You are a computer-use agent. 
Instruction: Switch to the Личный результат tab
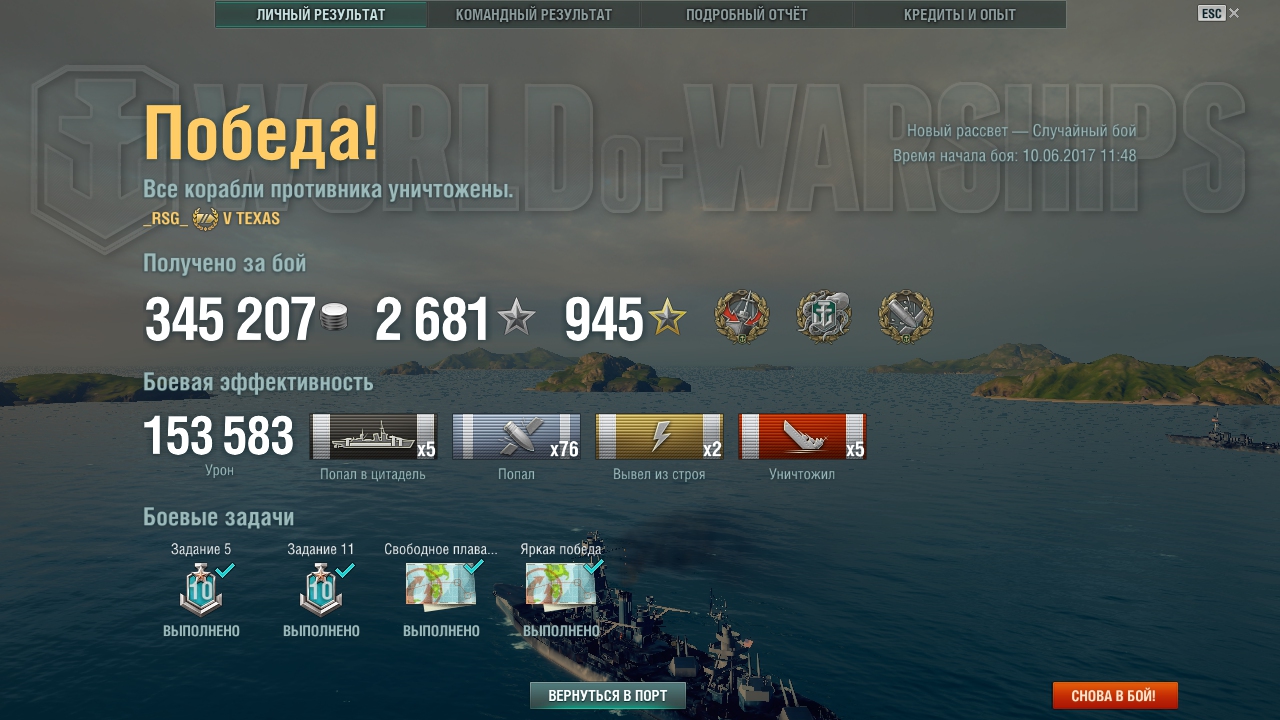321,15
